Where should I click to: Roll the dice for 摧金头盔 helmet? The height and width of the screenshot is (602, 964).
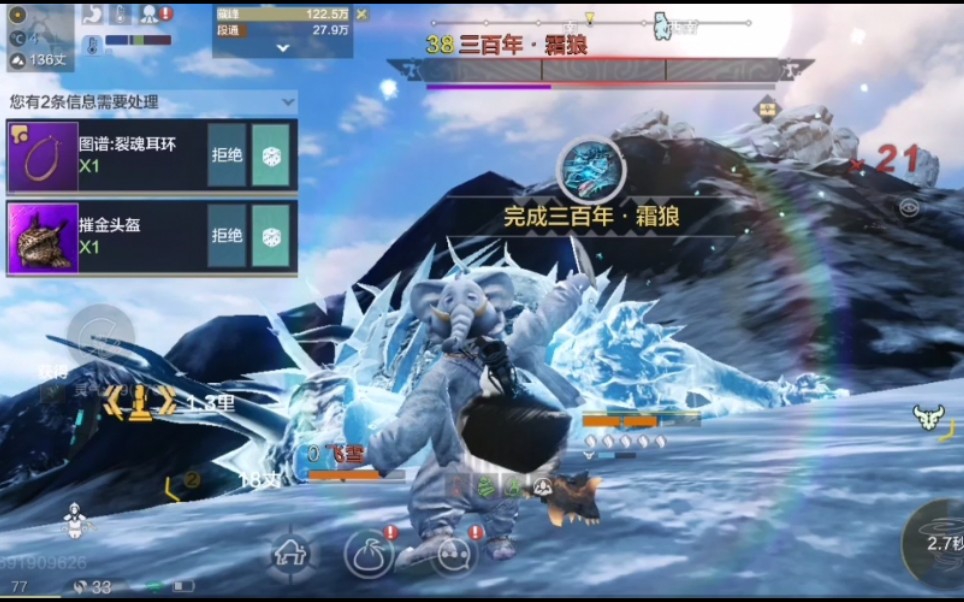click(x=270, y=236)
